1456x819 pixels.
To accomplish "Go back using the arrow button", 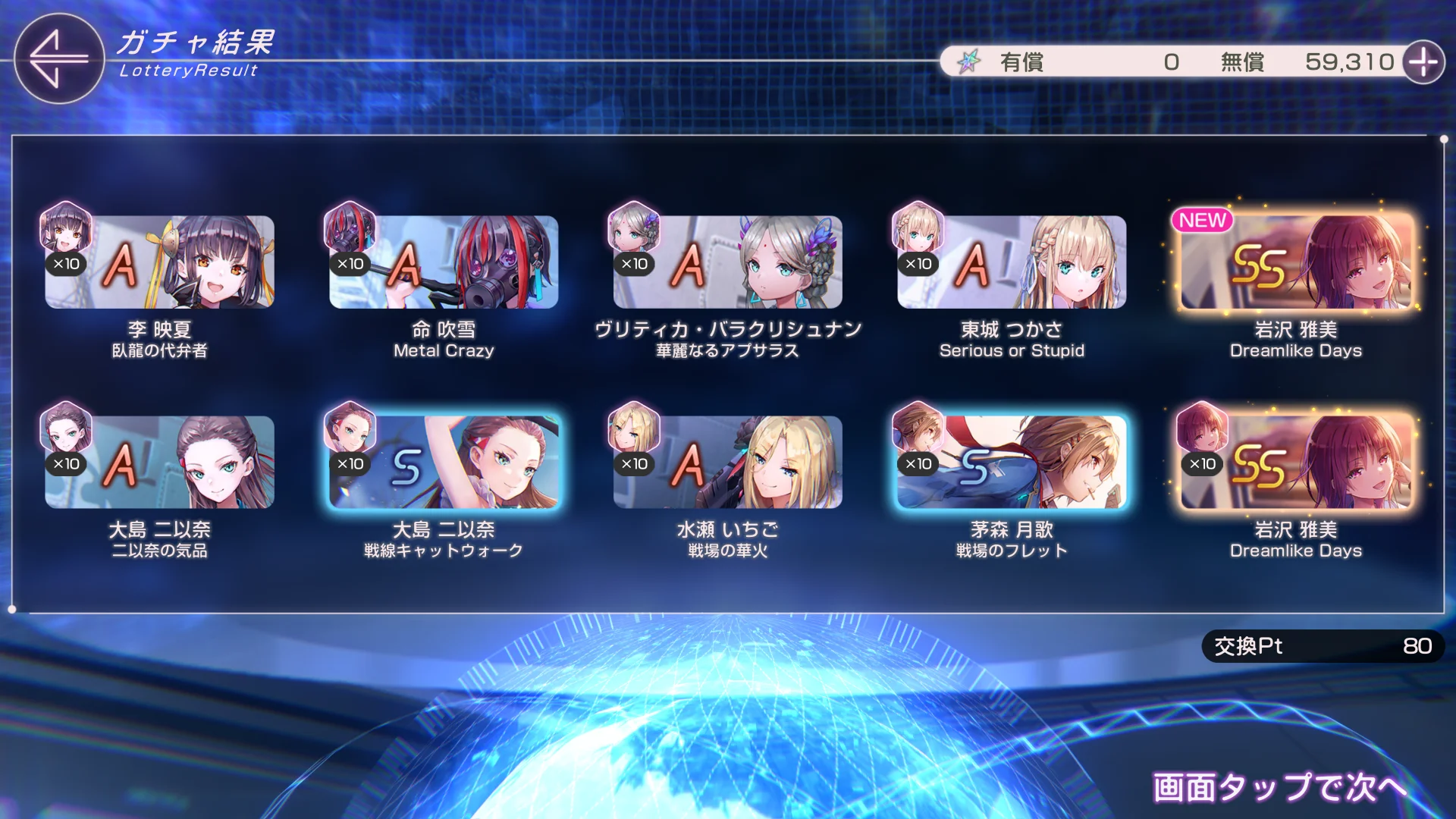I will (58, 59).
